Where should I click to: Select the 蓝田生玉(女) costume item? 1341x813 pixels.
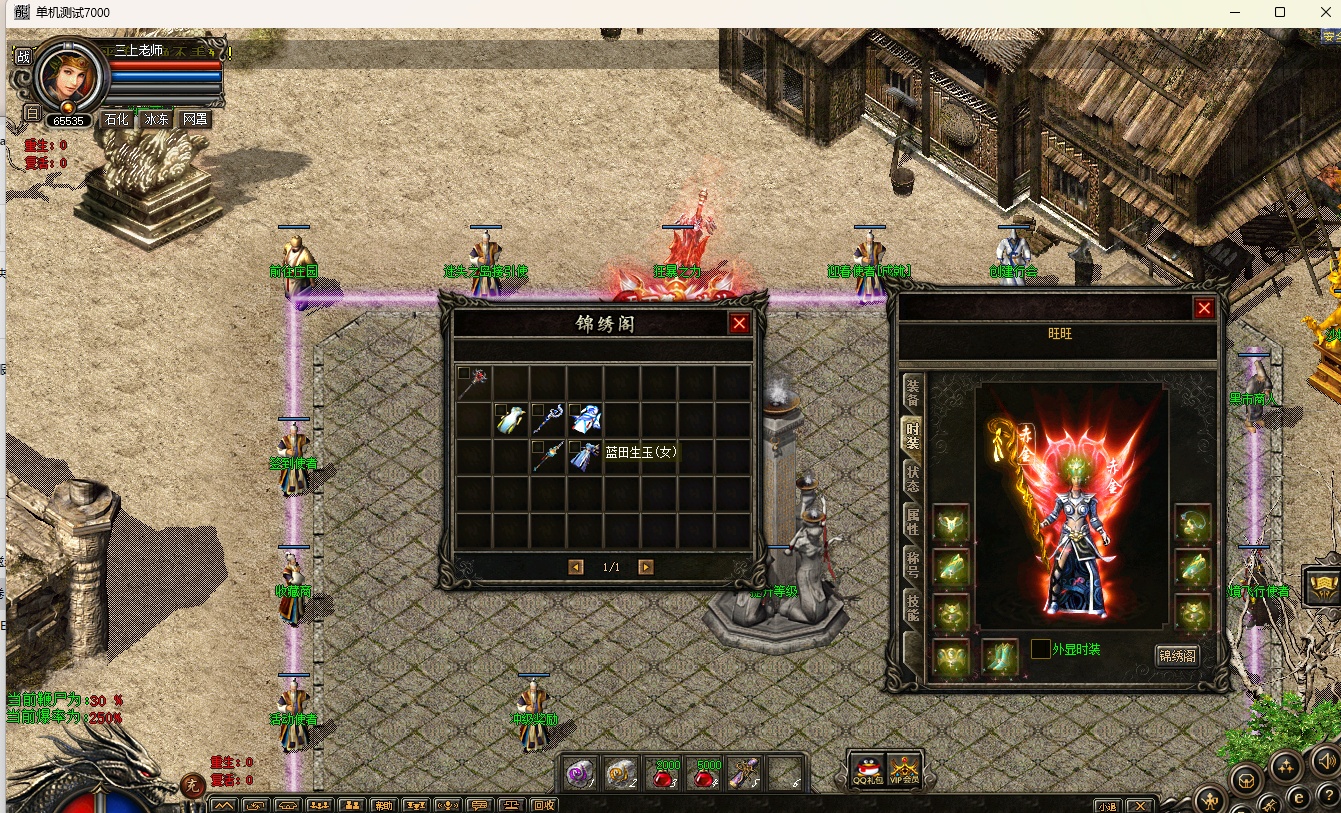pyautogui.click(x=584, y=456)
